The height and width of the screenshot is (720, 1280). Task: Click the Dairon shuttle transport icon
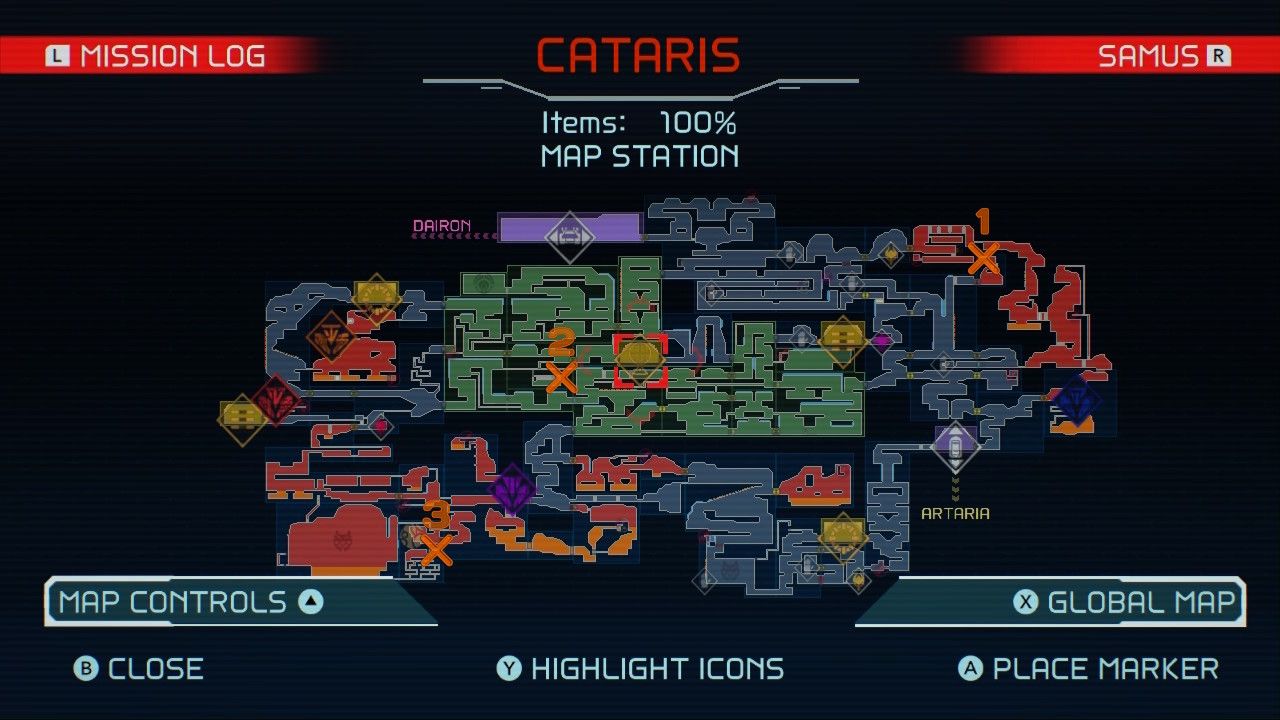[568, 236]
